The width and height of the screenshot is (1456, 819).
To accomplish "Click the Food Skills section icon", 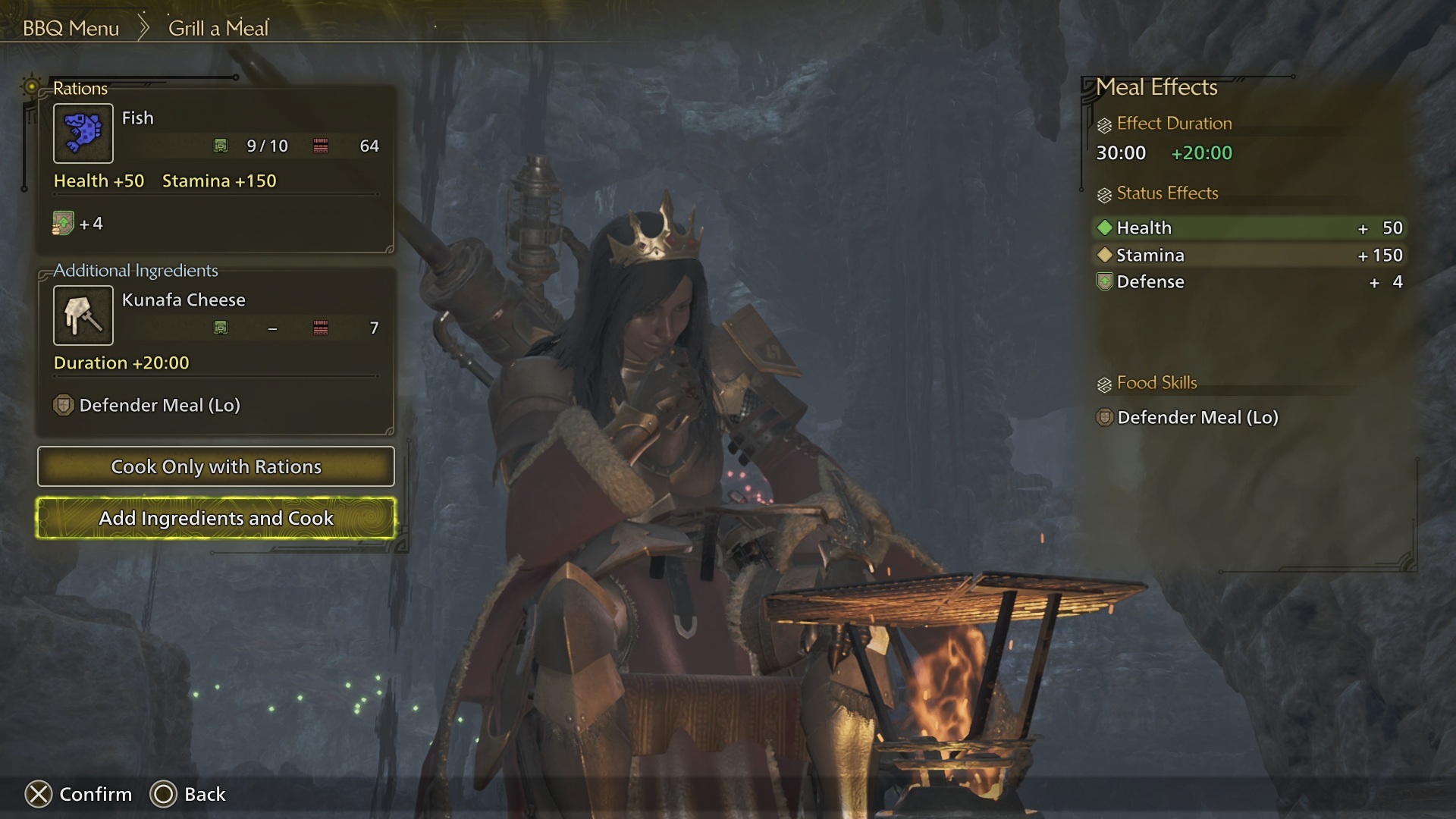I will pos(1103,383).
